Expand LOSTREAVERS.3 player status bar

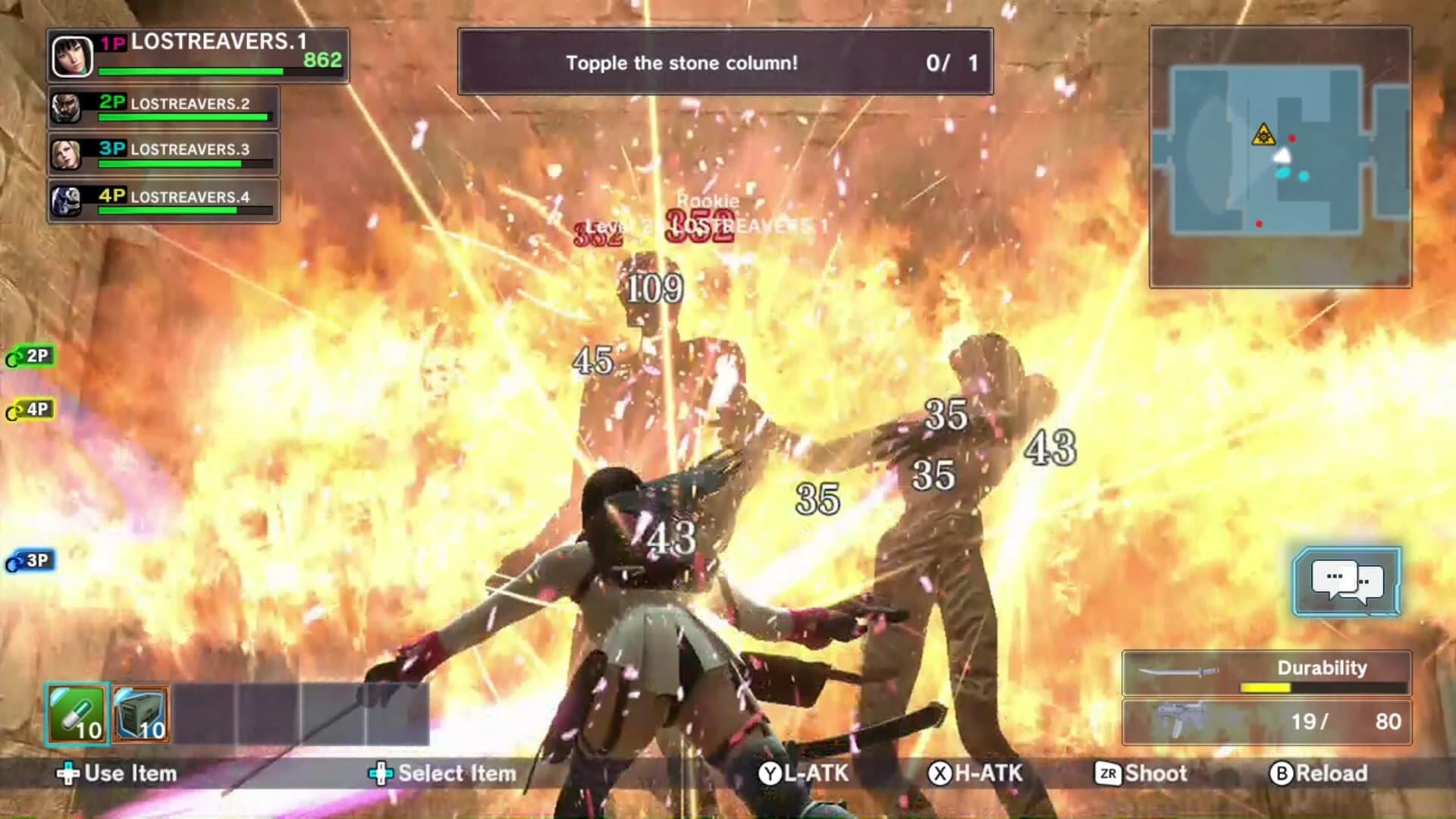(162, 154)
